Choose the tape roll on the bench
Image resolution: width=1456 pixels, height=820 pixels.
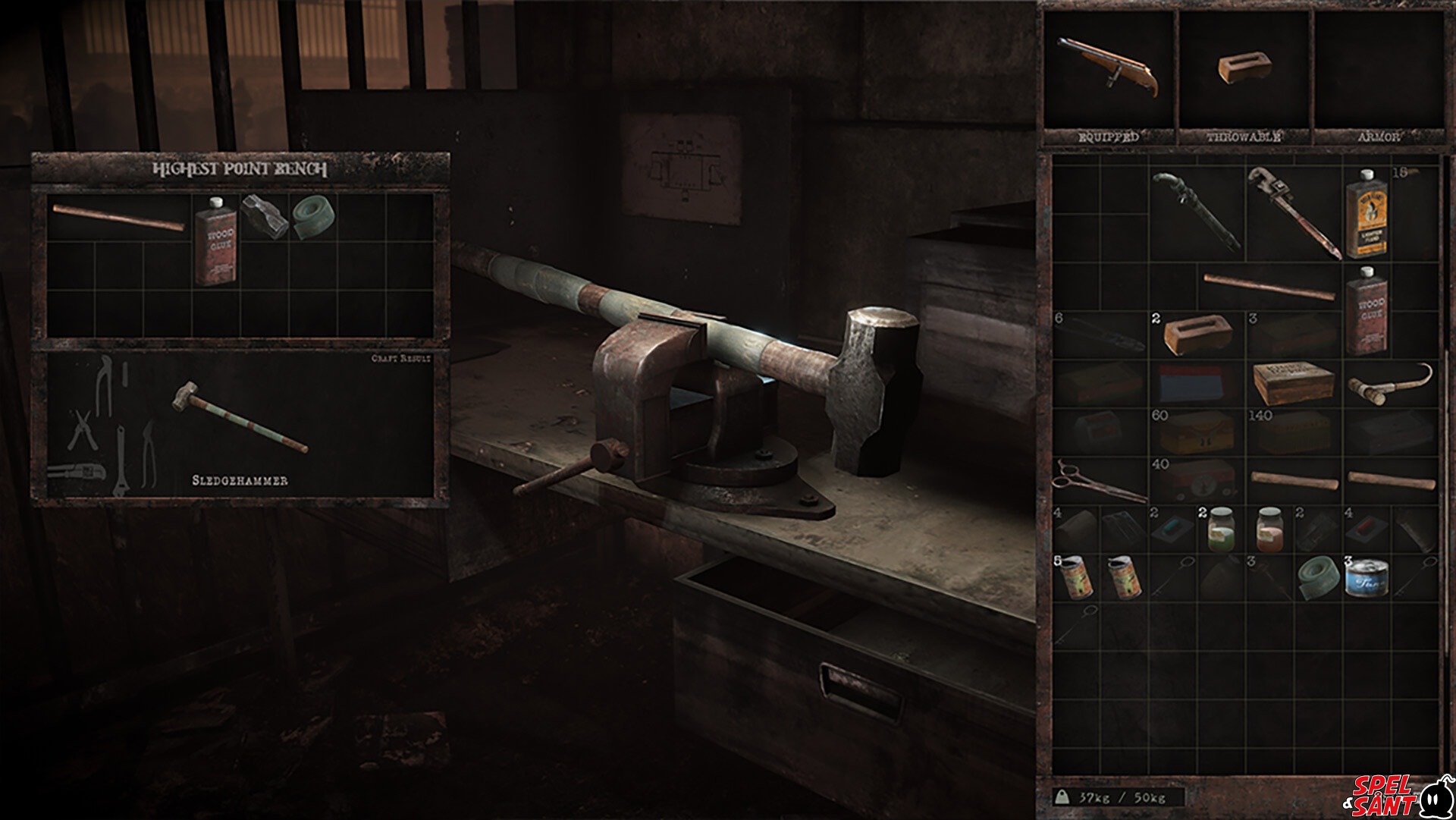[313, 217]
